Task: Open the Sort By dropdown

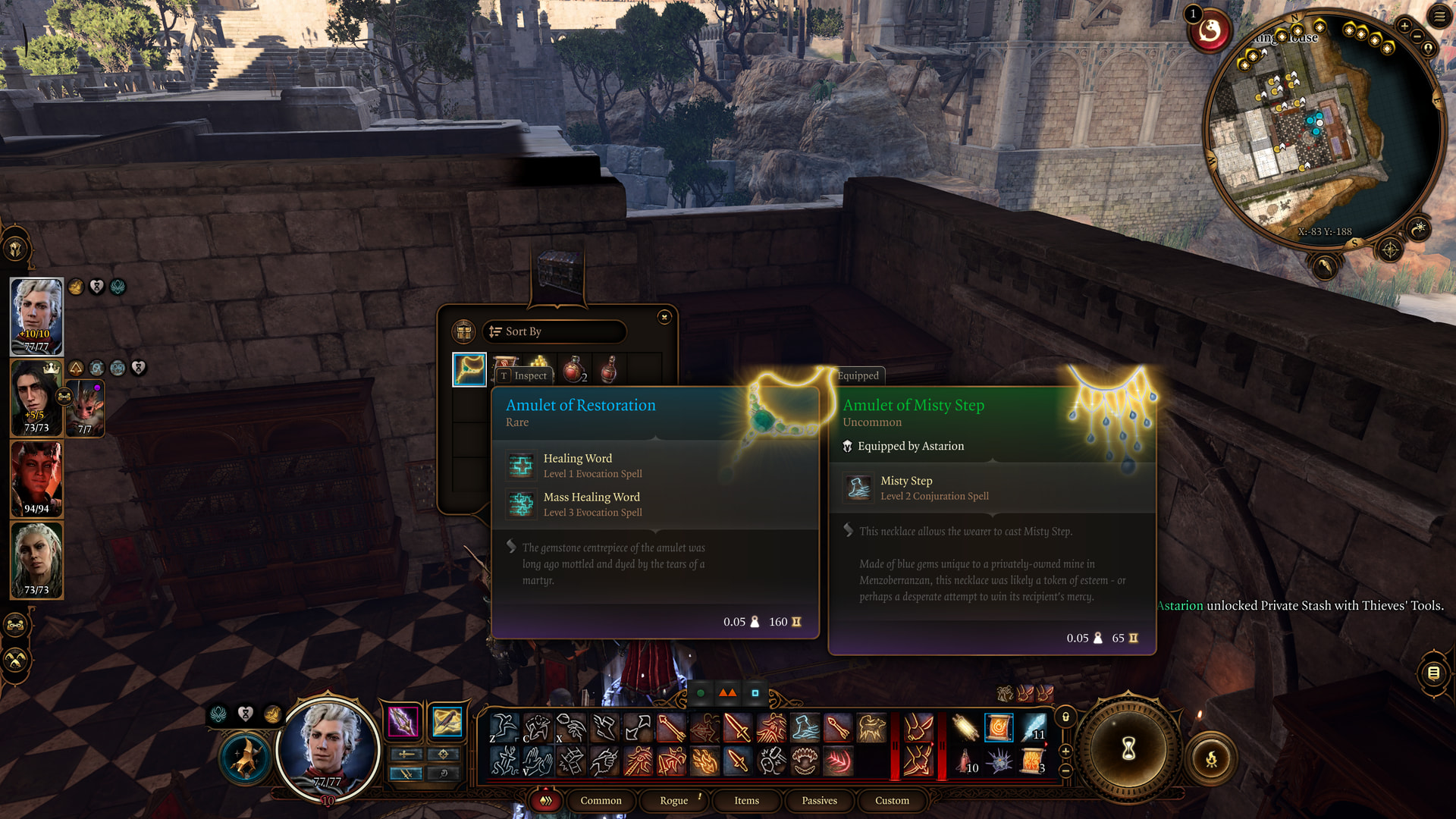Action: 554,331
